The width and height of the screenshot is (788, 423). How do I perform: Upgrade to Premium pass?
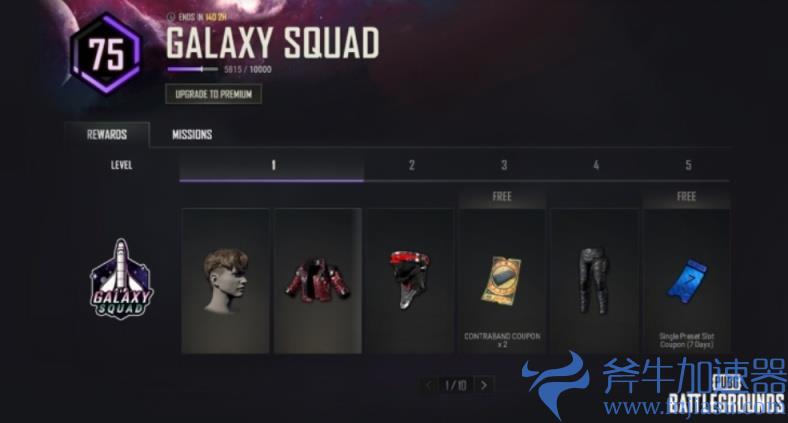[213, 94]
